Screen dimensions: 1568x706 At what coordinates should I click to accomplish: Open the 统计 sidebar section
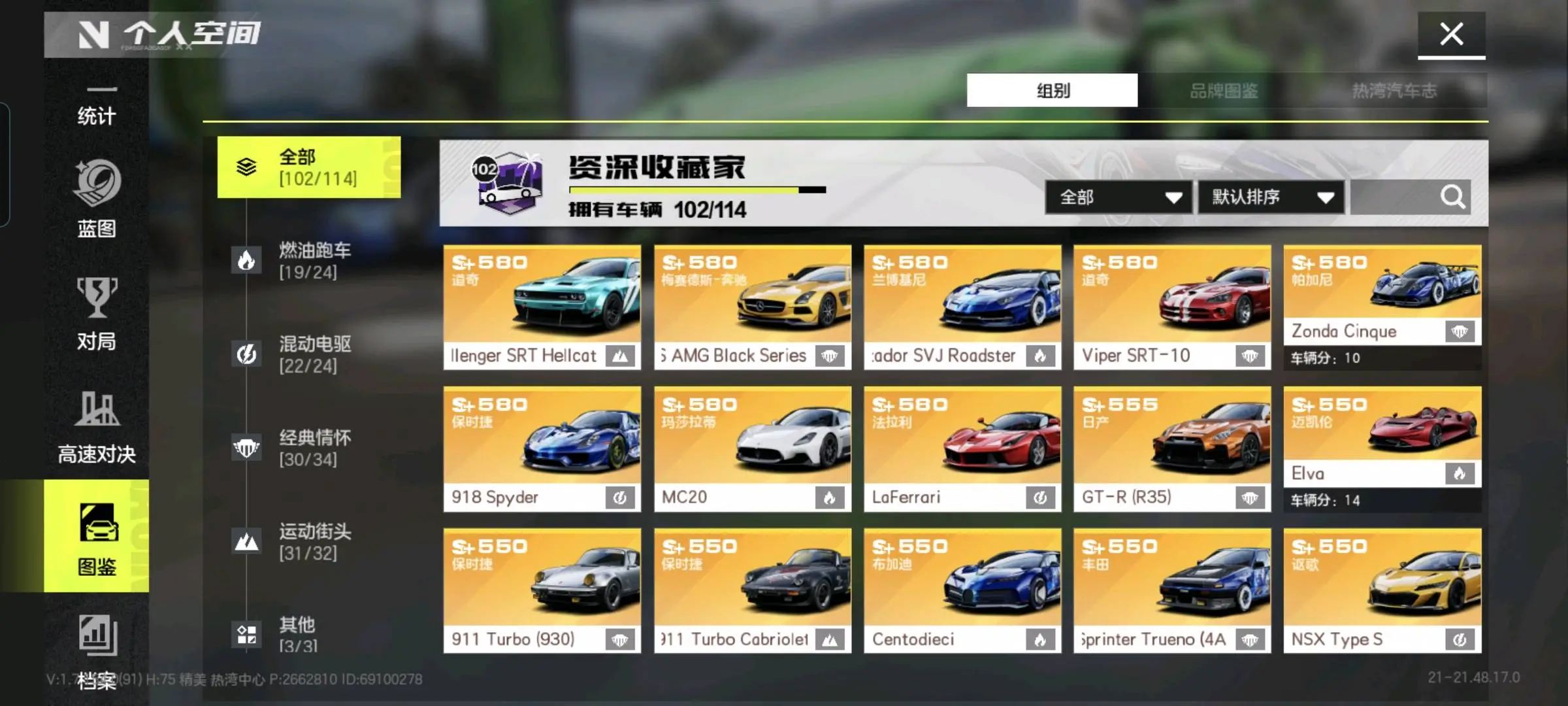[x=96, y=108]
